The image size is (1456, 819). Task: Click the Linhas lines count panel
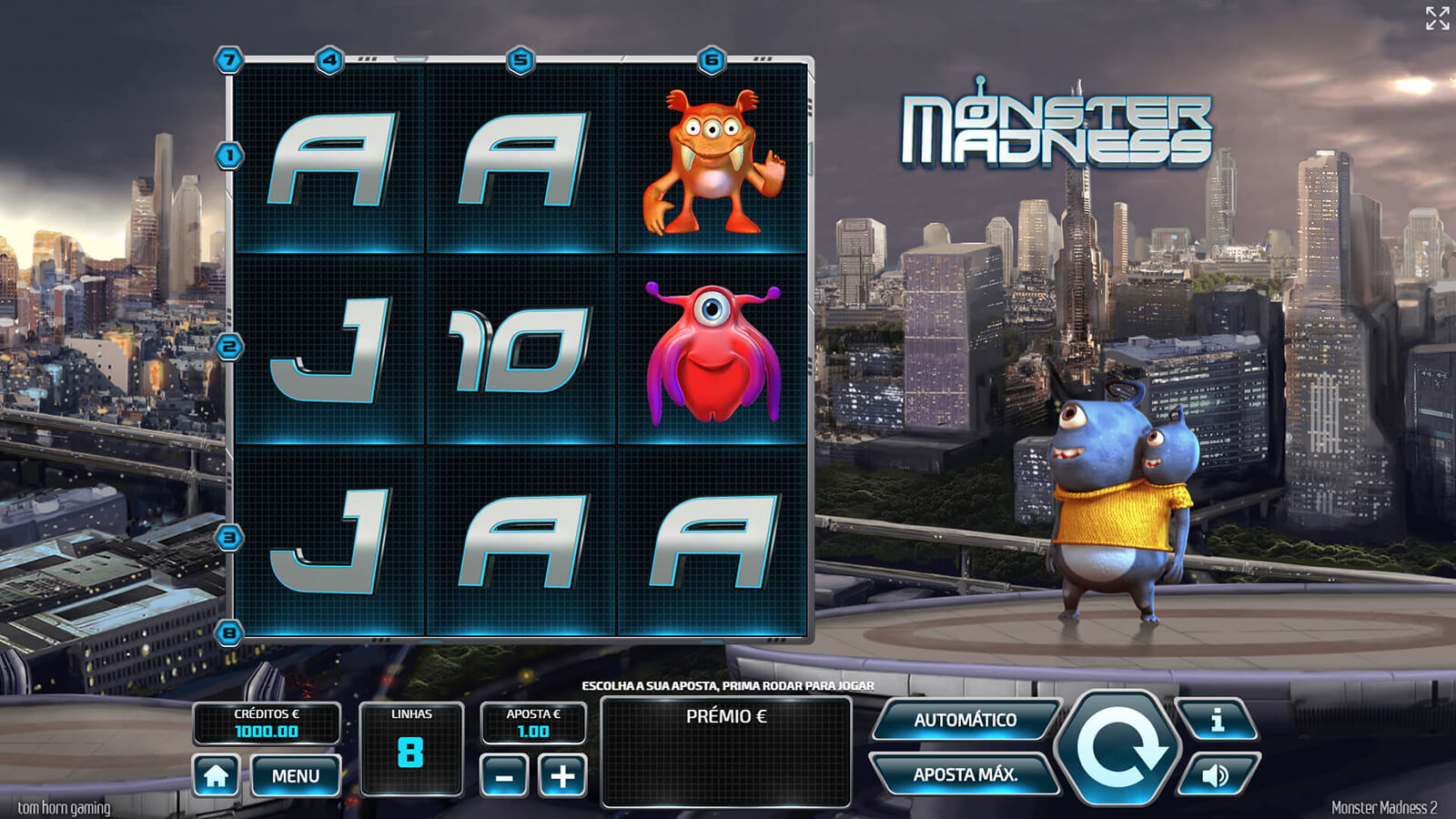click(x=411, y=748)
